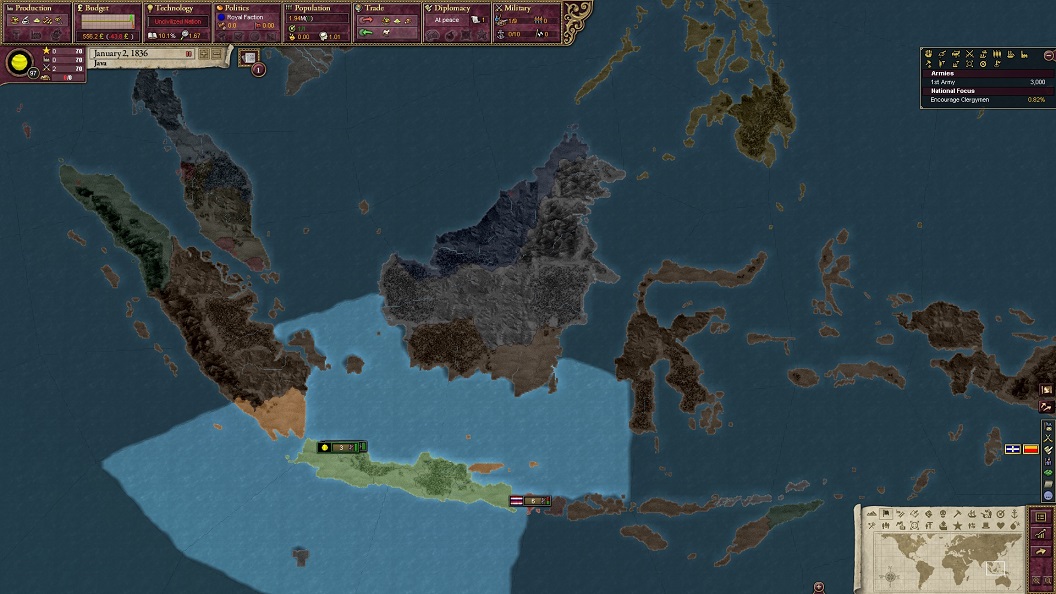
Task: Select Java's army counter on the map
Action: click(341, 447)
